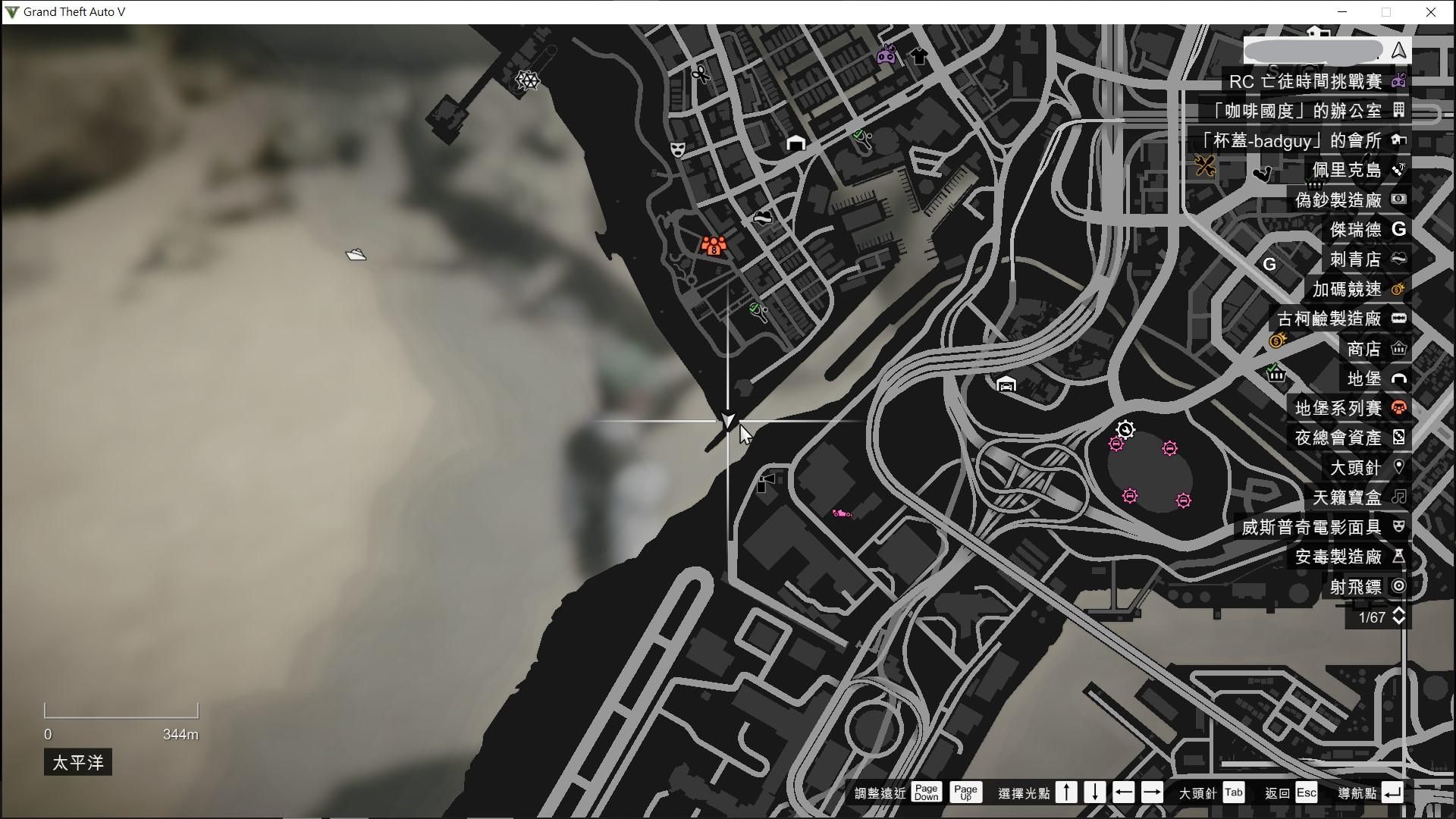
Task: Click the name field at the top right
Action: [1313, 49]
